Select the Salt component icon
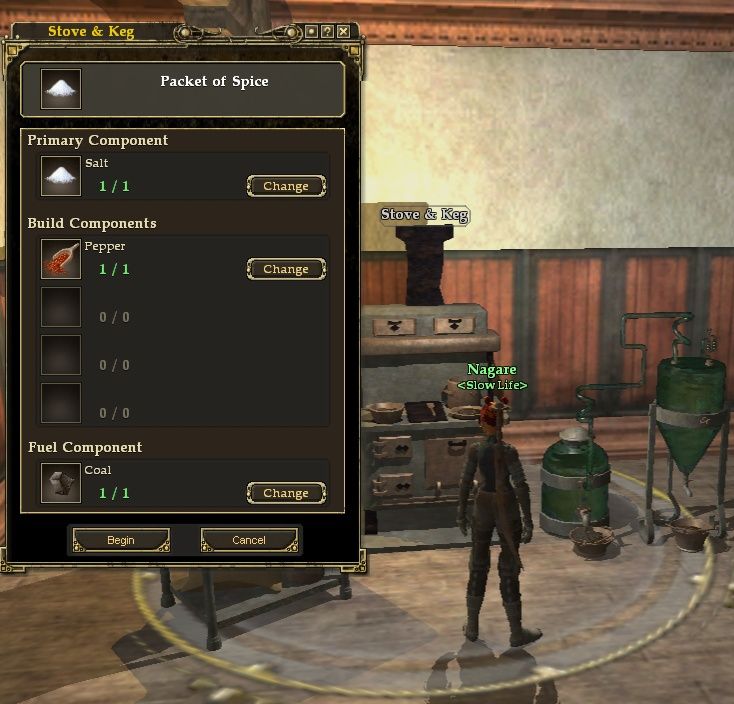Image resolution: width=734 pixels, height=704 pixels. tap(61, 176)
